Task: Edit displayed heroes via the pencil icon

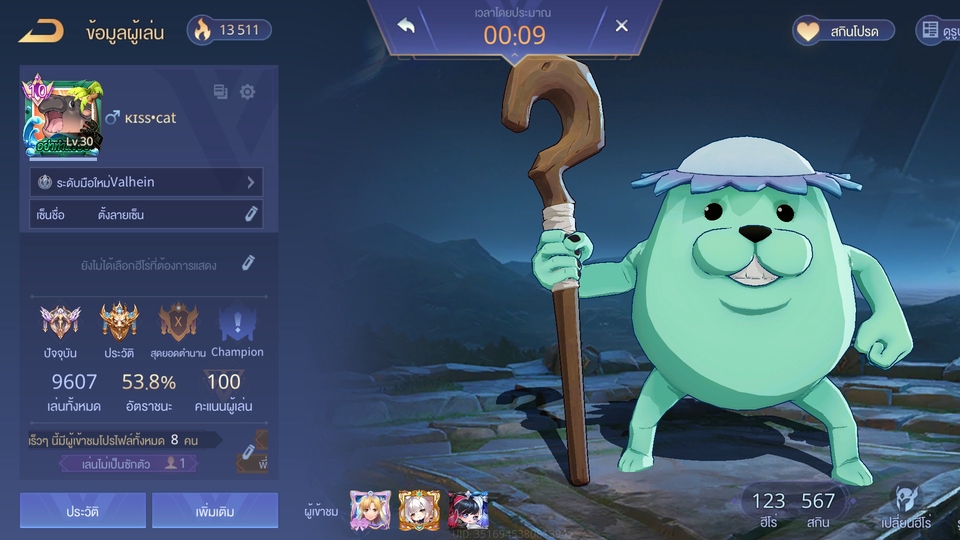Action: click(248, 264)
